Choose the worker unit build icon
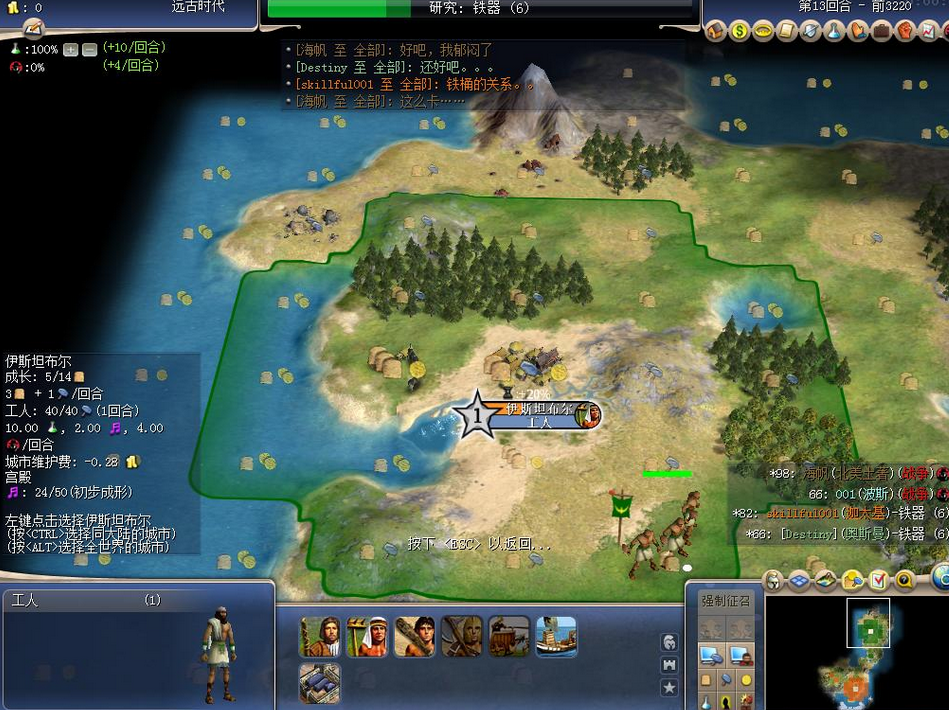 (366, 636)
